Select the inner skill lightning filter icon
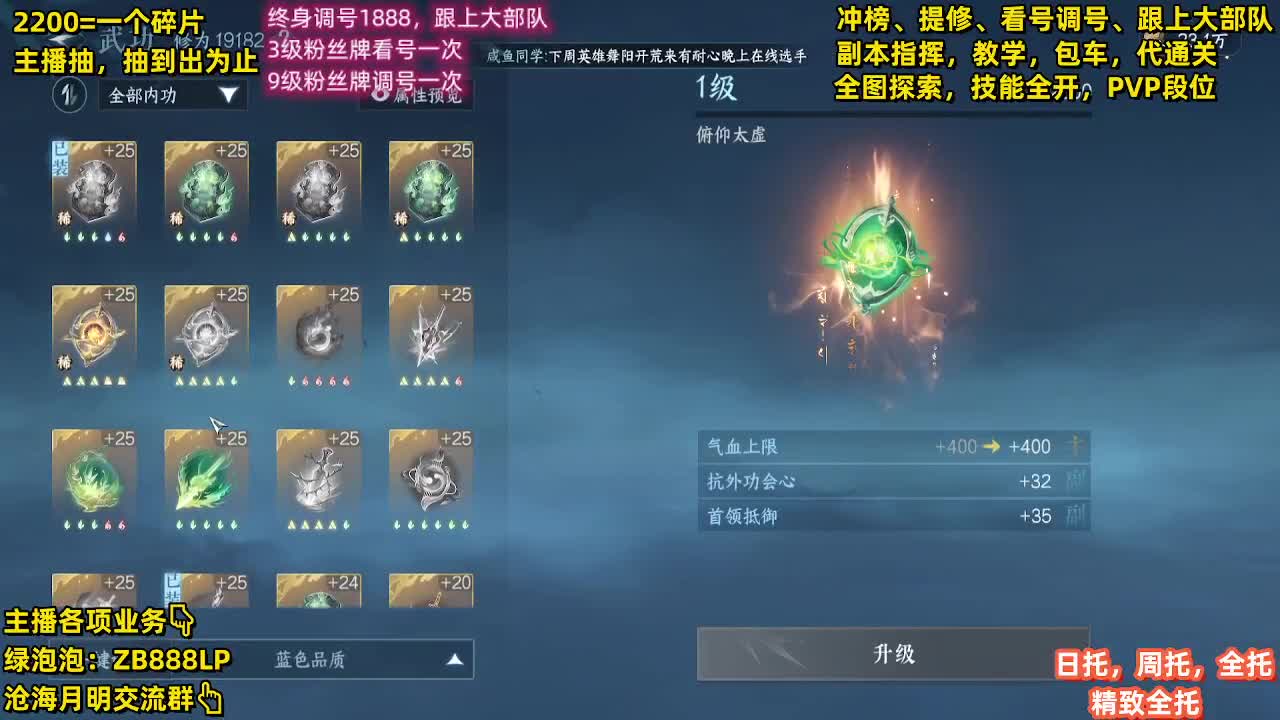The width and height of the screenshot is (1280, 720). coord(69,96)
